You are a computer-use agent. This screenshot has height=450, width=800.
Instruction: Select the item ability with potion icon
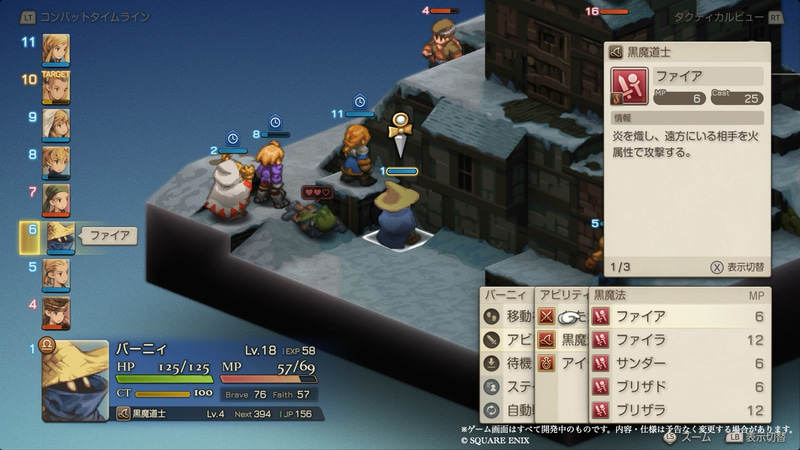(x=562, y=363)
